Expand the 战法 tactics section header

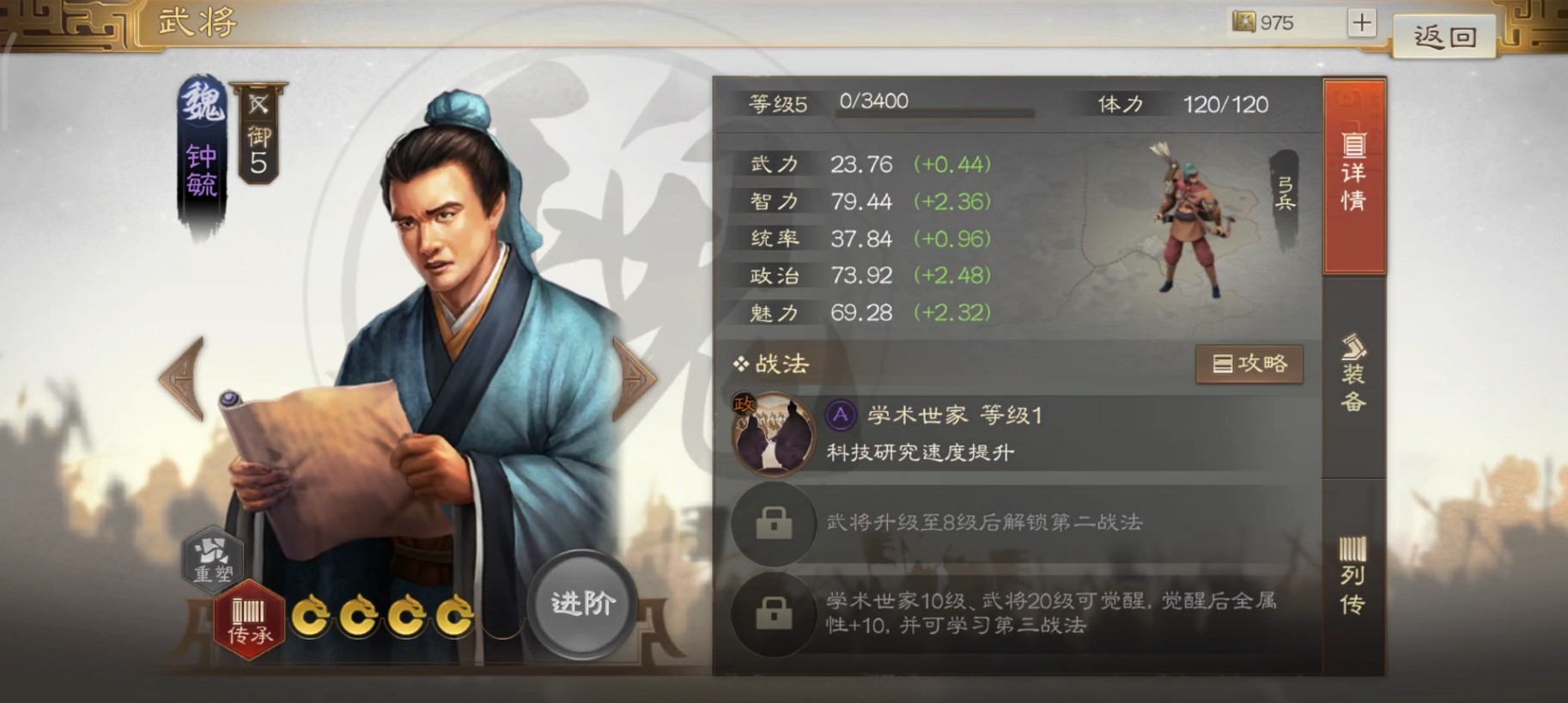[771, 364]
